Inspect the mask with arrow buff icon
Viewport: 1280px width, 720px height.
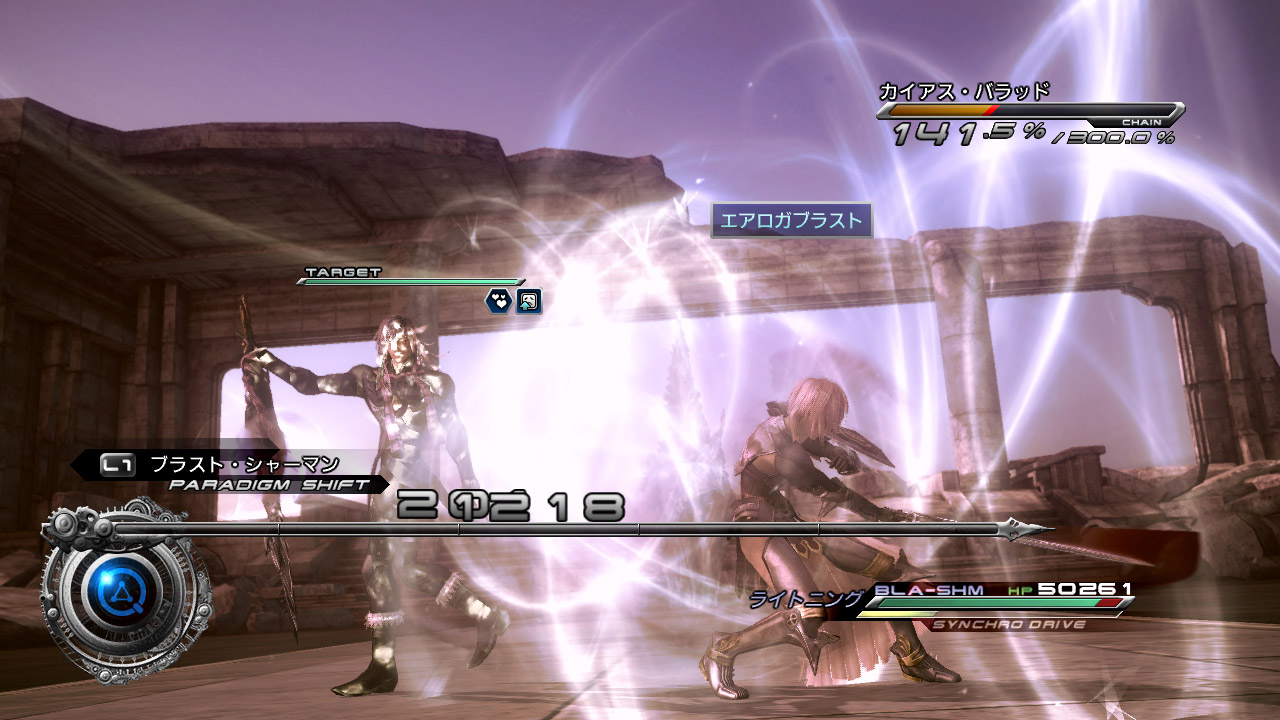[x=528, y=300]
